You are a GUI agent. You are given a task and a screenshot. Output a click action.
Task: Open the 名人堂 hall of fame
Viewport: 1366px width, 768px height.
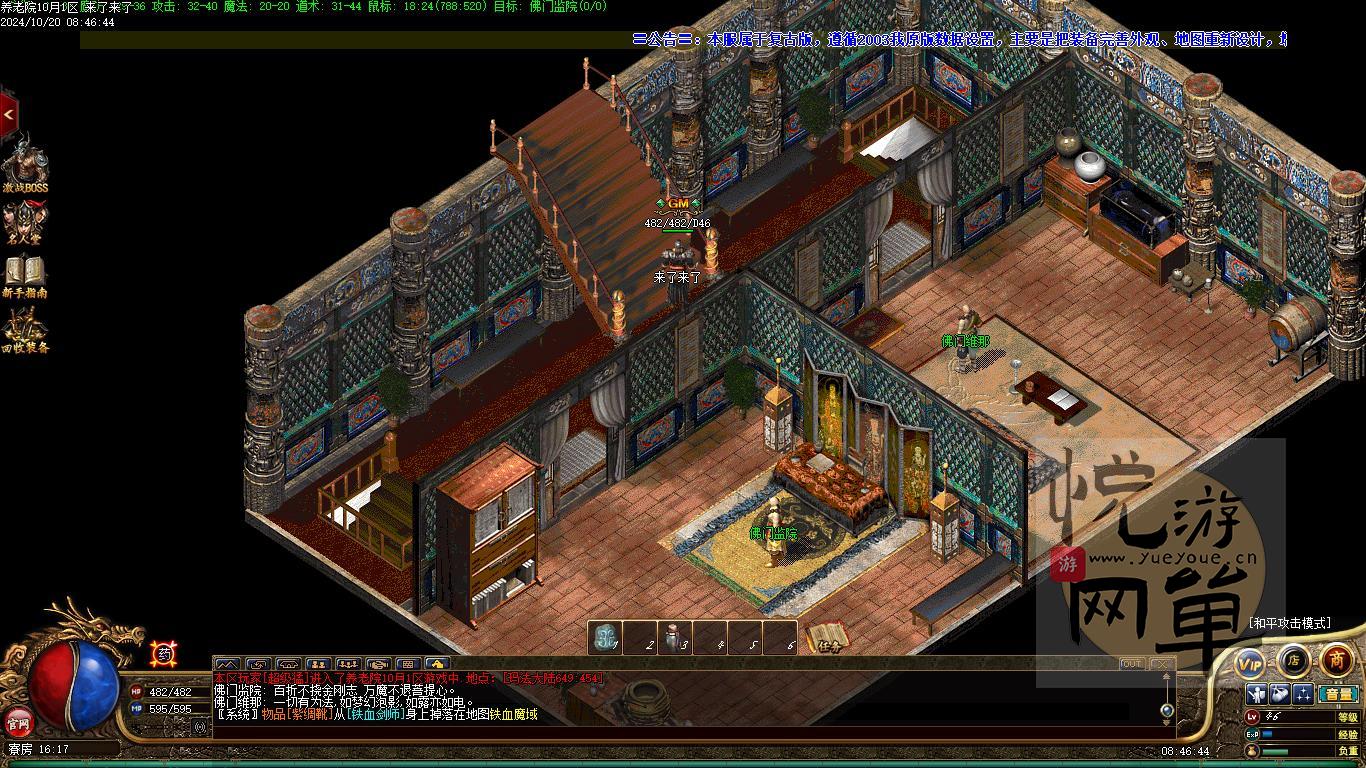[25, 222]
